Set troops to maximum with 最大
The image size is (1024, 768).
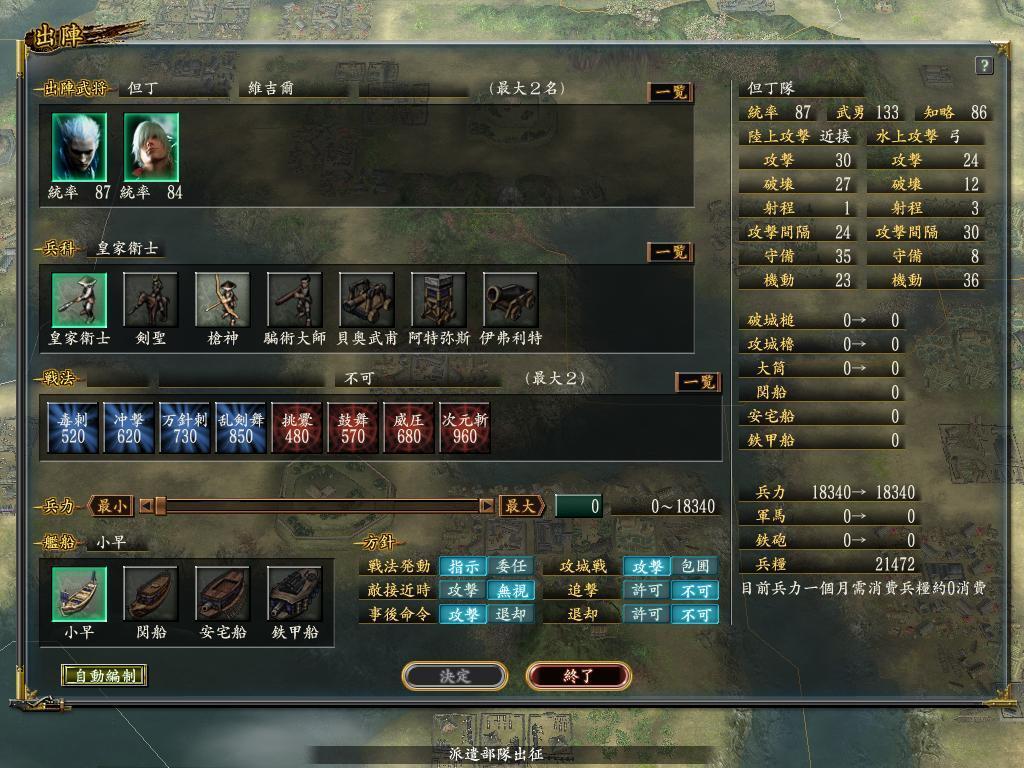coord(520,506)
